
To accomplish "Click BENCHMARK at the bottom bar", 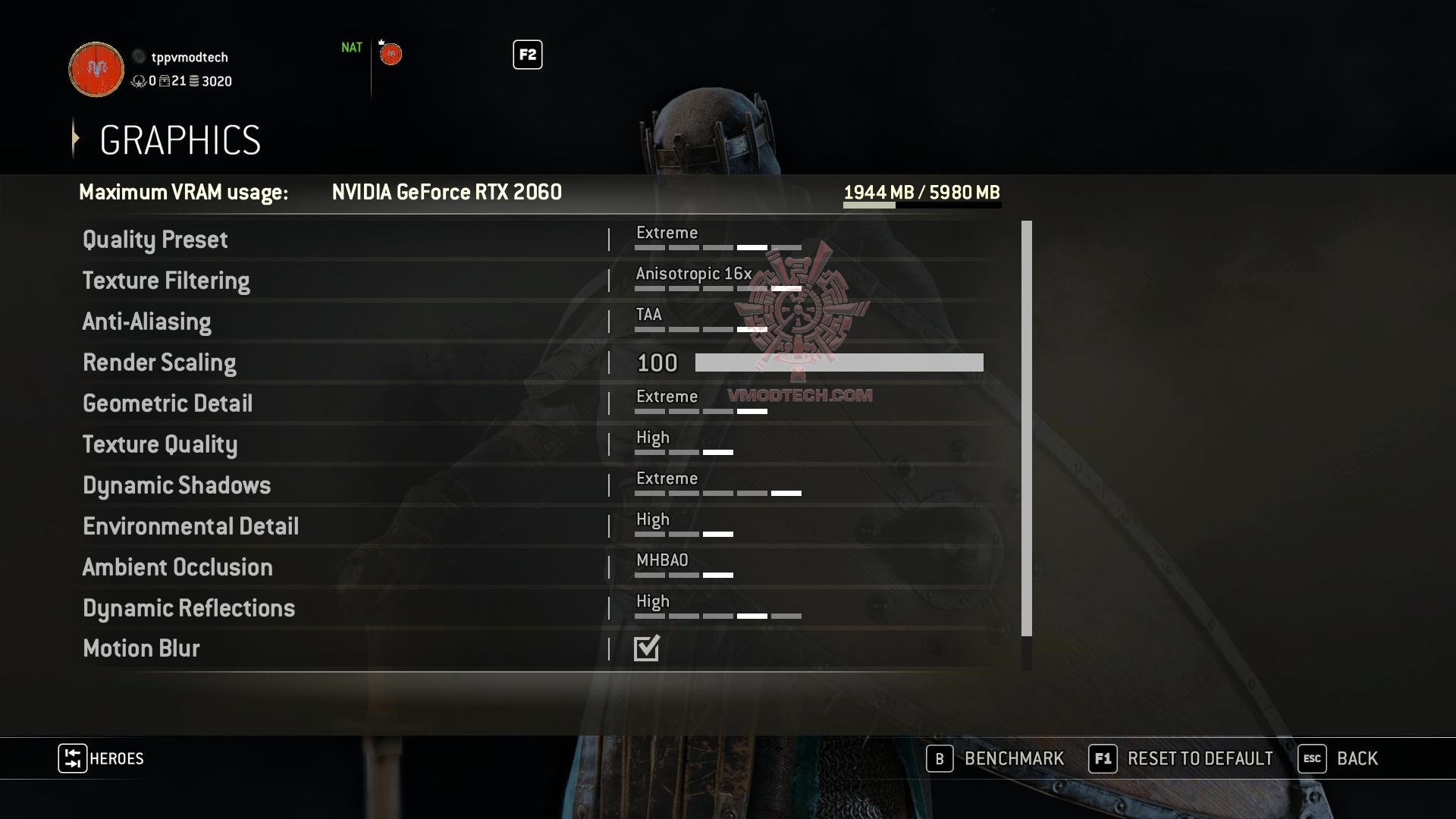I will click(x=1014, y=758).
